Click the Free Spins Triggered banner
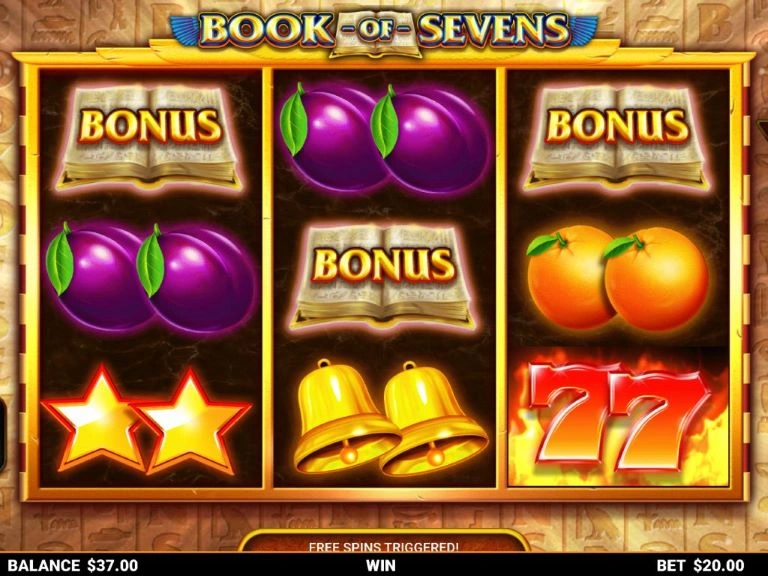768x576 pixels. pyautogui.click(x=384, y=545)
